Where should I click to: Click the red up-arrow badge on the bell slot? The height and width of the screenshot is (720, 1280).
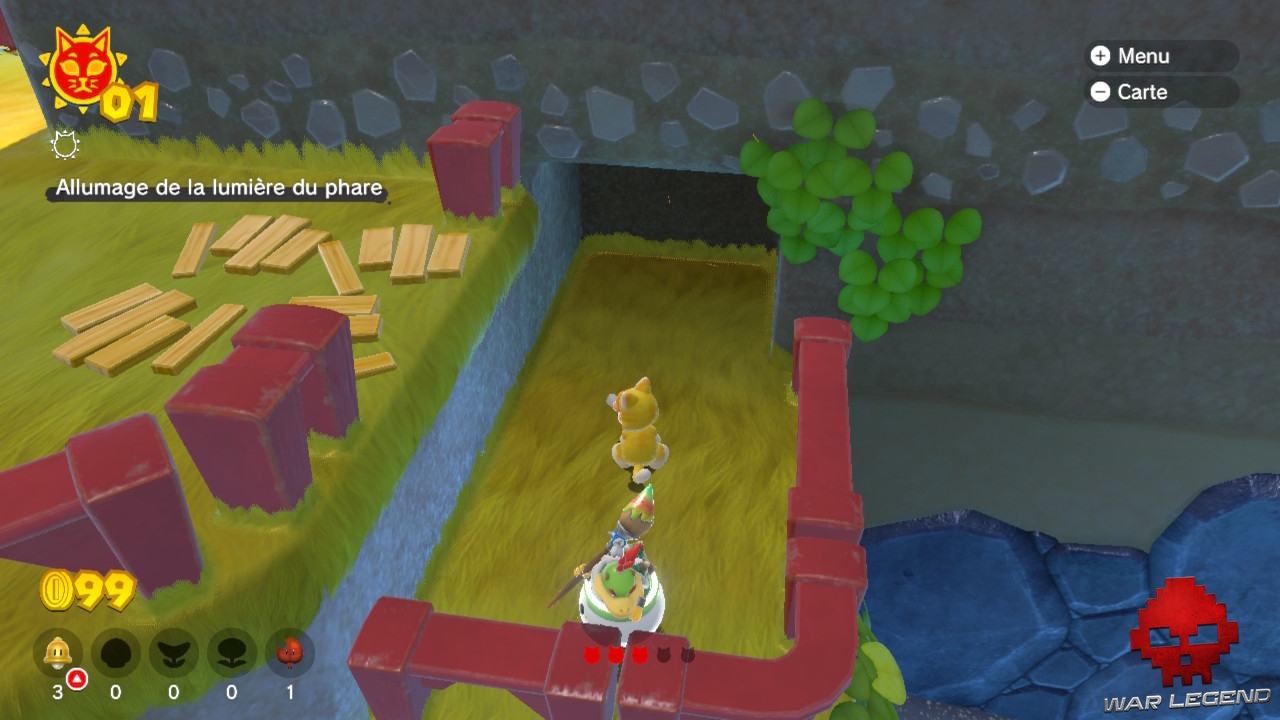coord(76,677)
